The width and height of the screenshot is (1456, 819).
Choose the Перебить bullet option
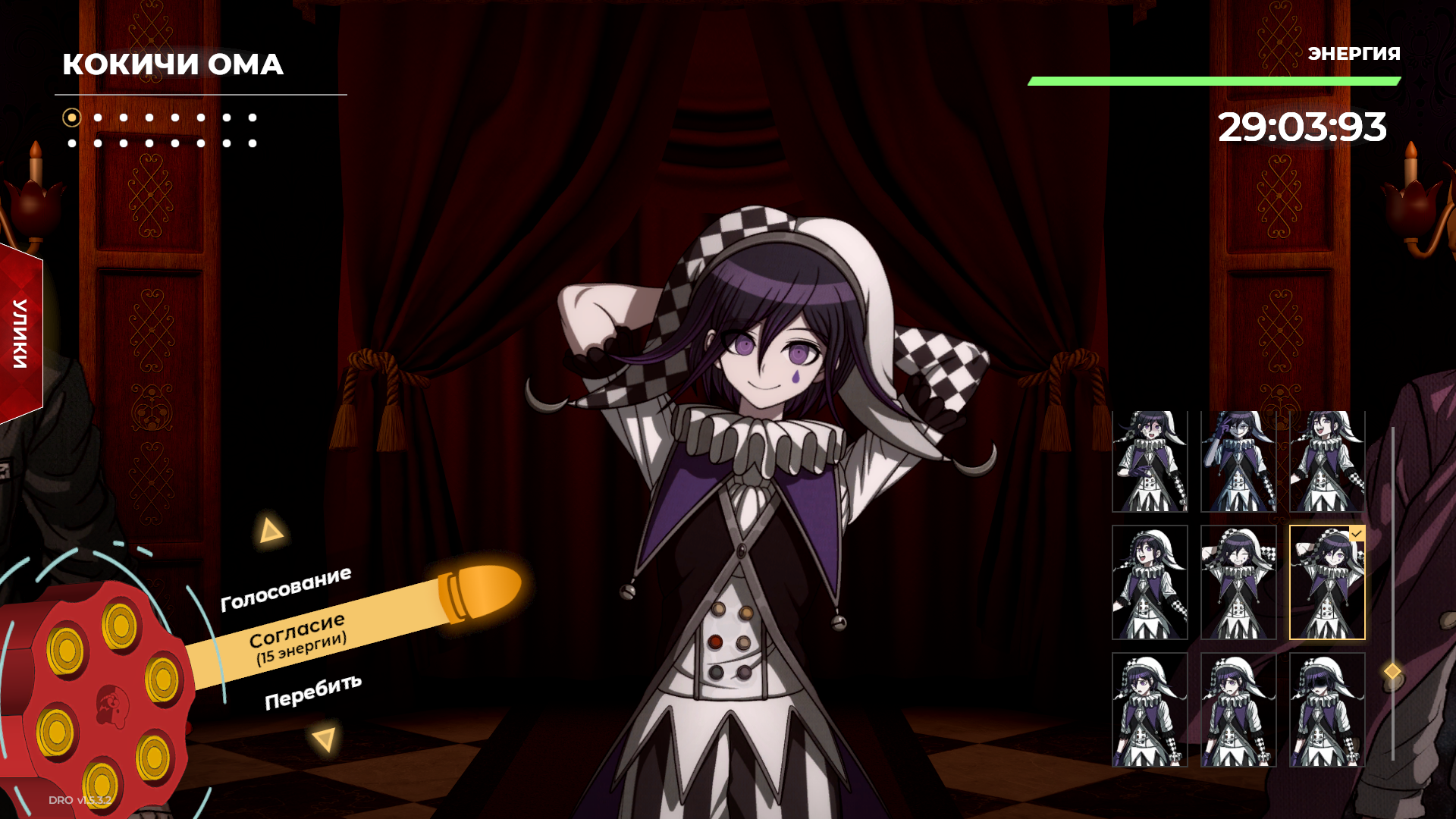coord(312,692)
